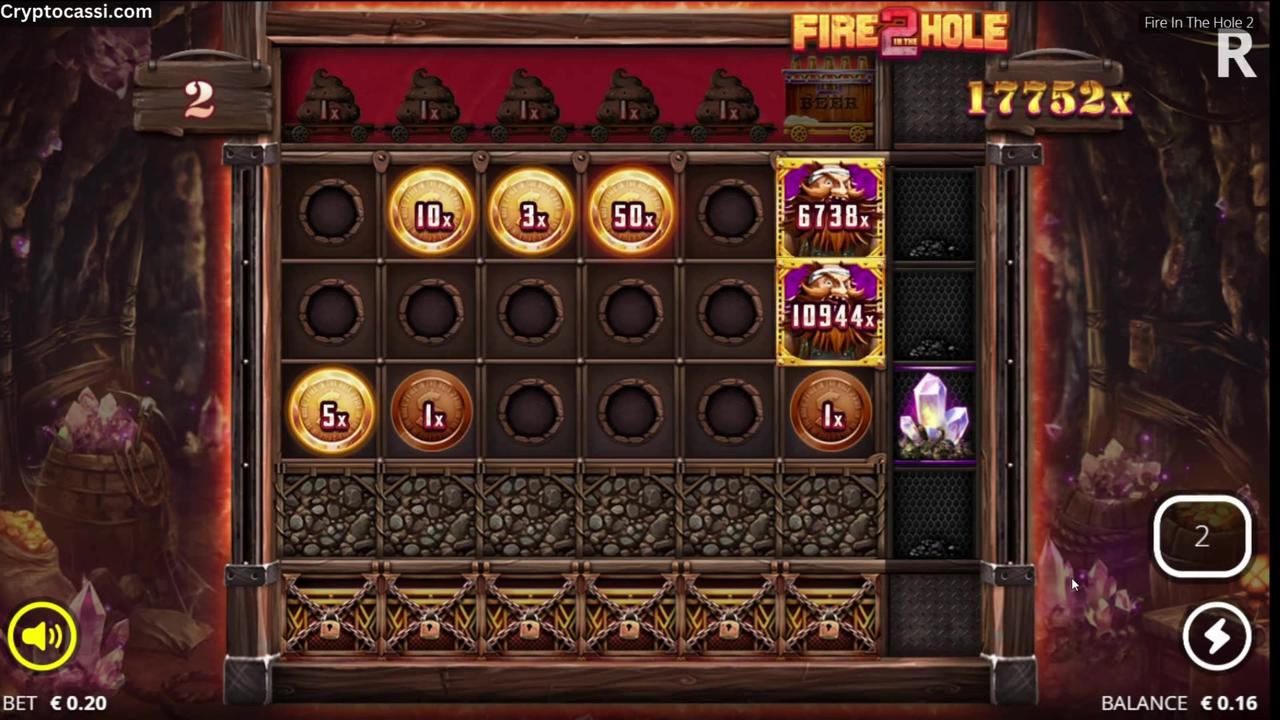Click the 5x coin in the bottom row
1280x720 pixels.
coord(333,415)
